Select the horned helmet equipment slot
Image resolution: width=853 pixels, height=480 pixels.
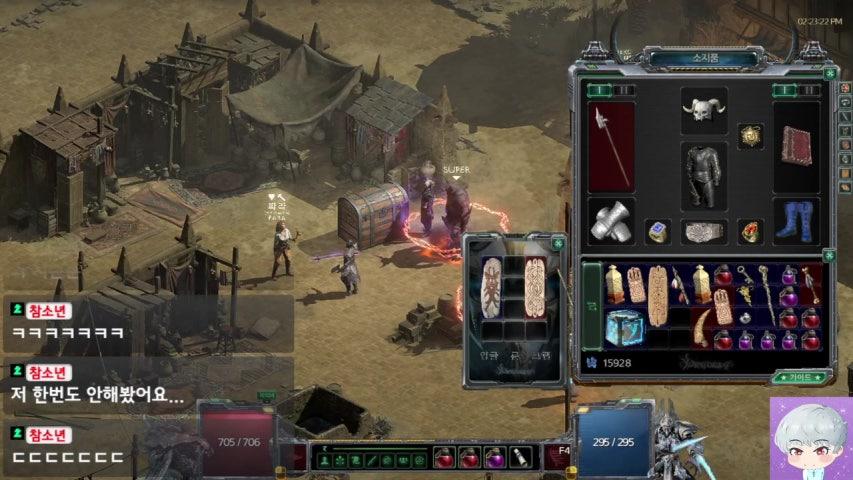click(703, 110)
